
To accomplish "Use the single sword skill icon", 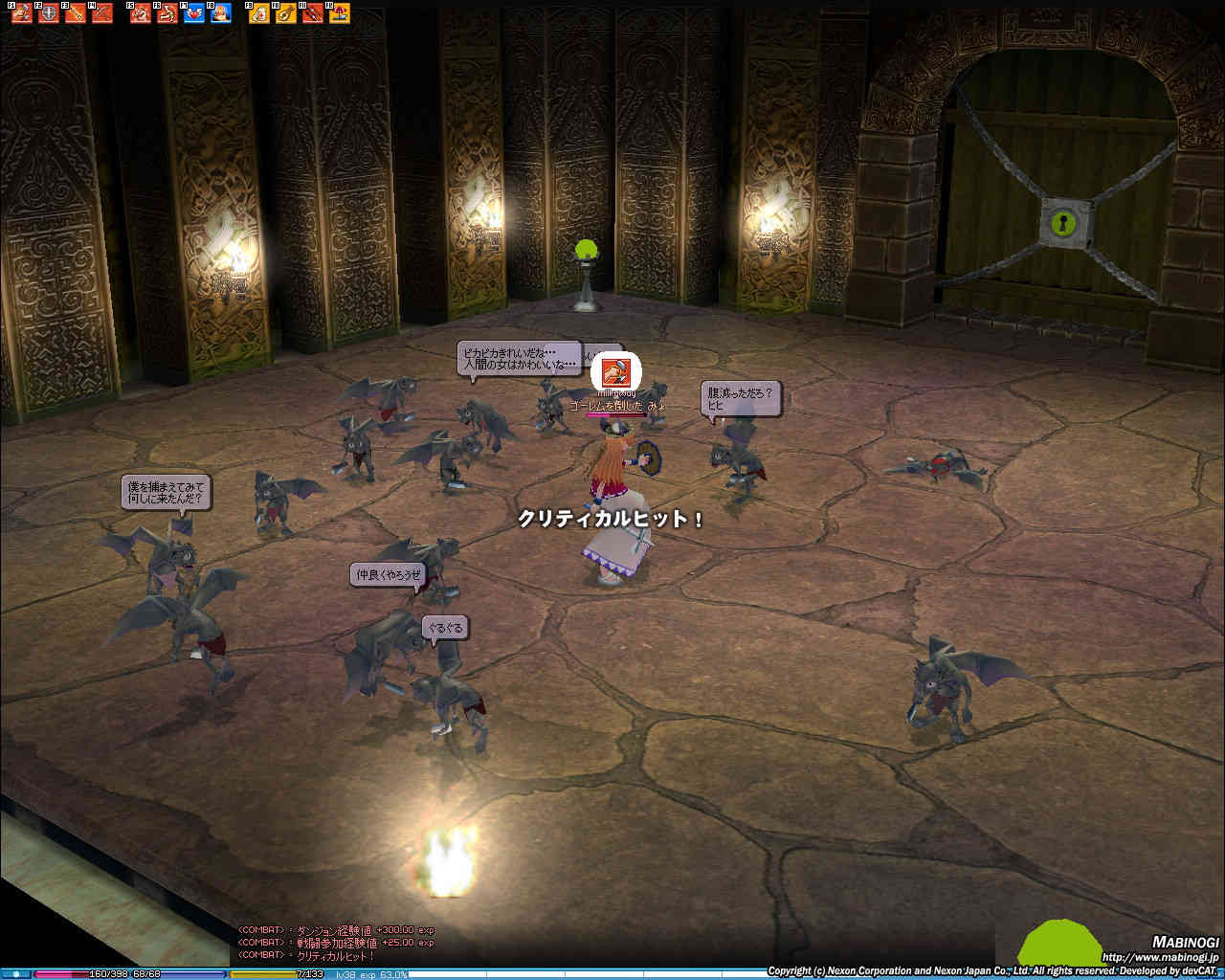I will pyautogui.click(x=75, y=13).
